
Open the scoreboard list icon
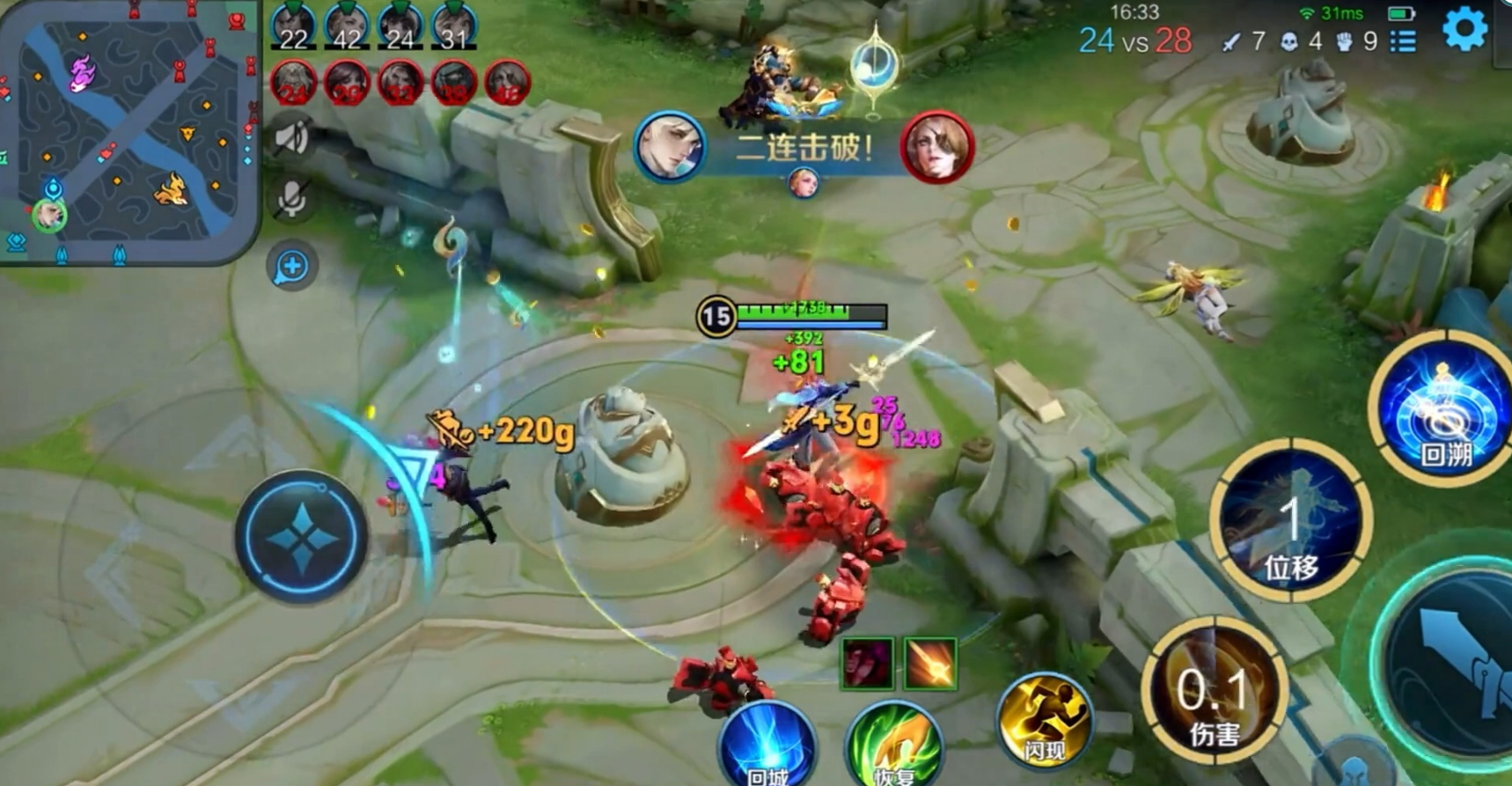(1404, 40)
